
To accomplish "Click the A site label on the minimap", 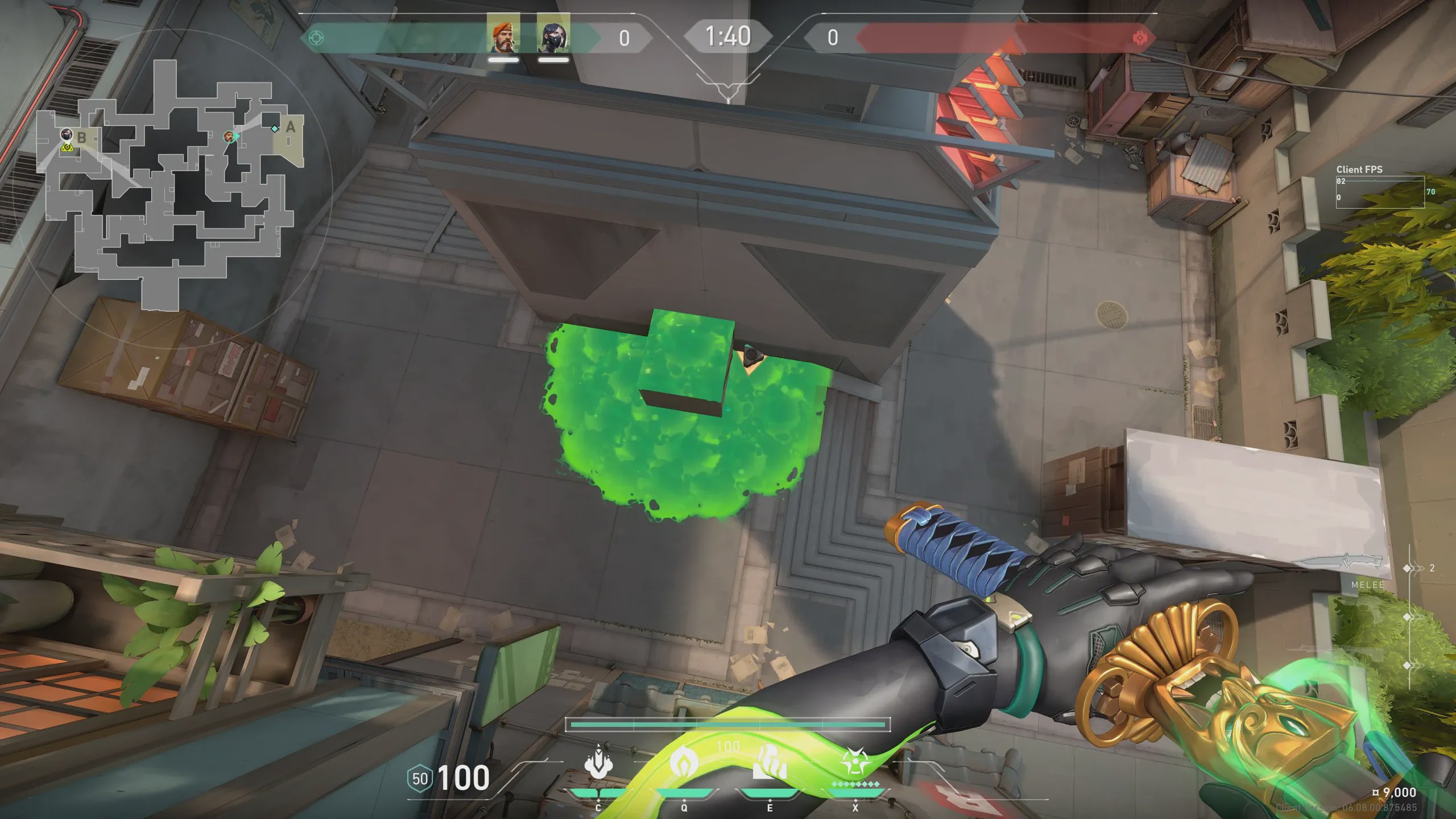I will (291, 127).
